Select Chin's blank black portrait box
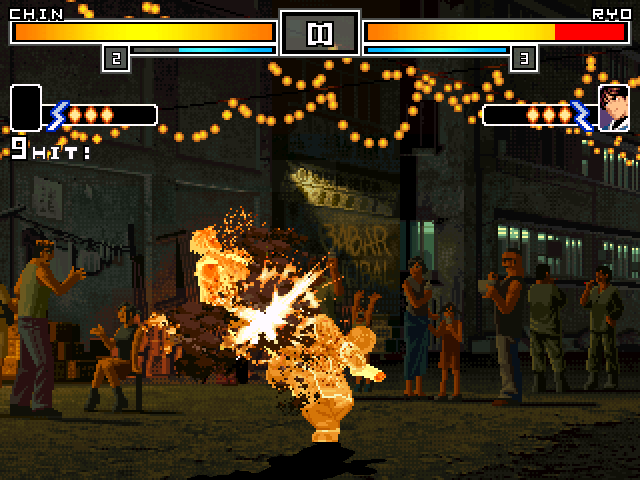 coord(26,108)
